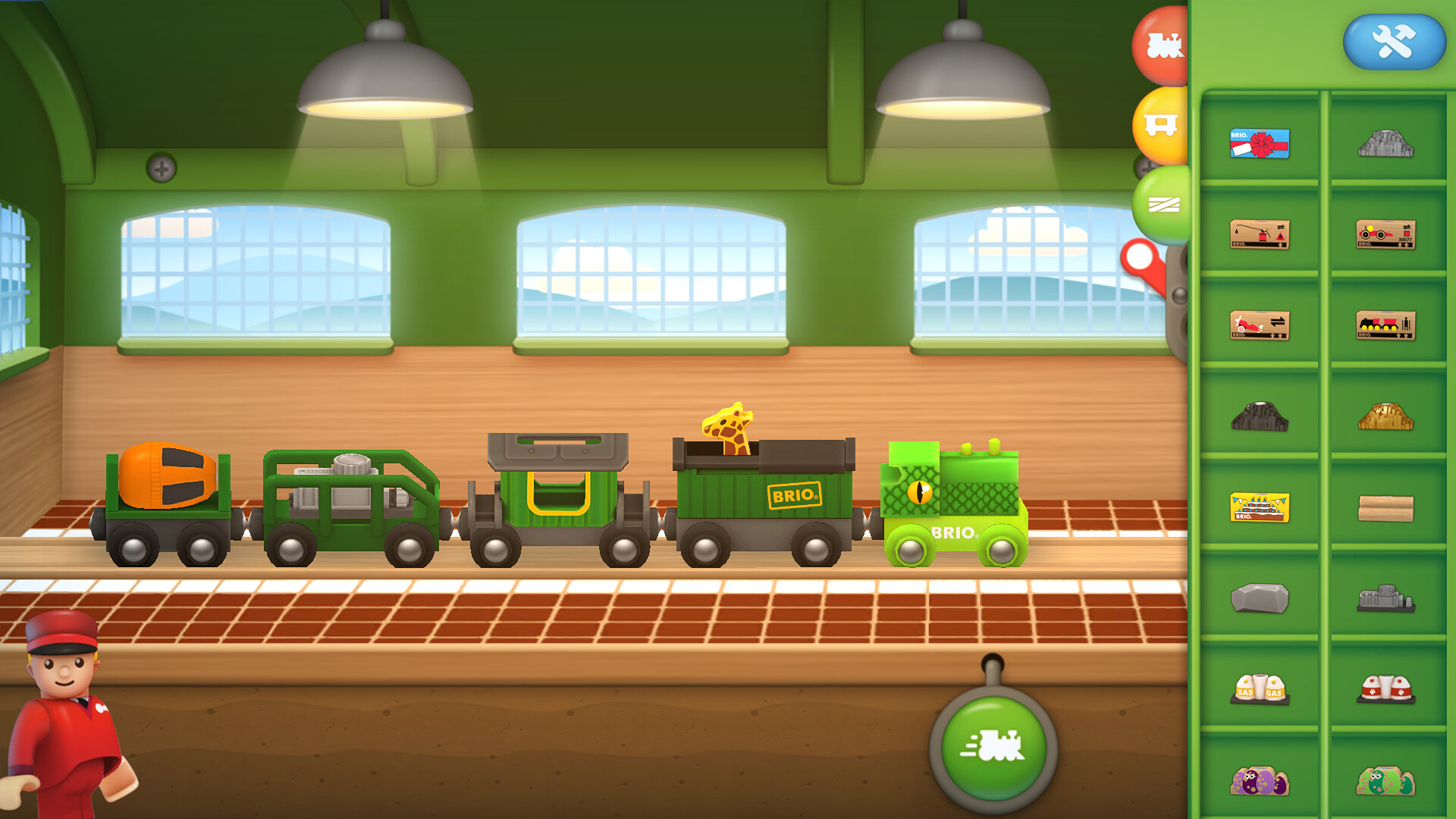Choose the gray boulder item
Image resolution: width=1456 pixels, height=819 pixels.
(x=1260, y=598)
